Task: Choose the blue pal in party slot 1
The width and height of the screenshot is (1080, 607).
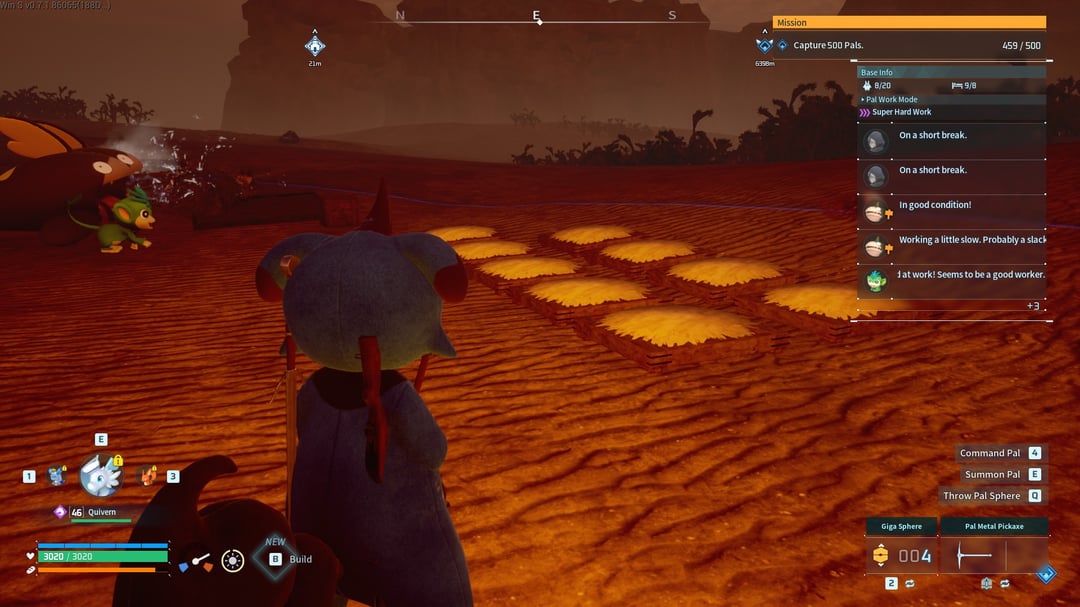Action: pyautogui.click(x=55, y=476)
